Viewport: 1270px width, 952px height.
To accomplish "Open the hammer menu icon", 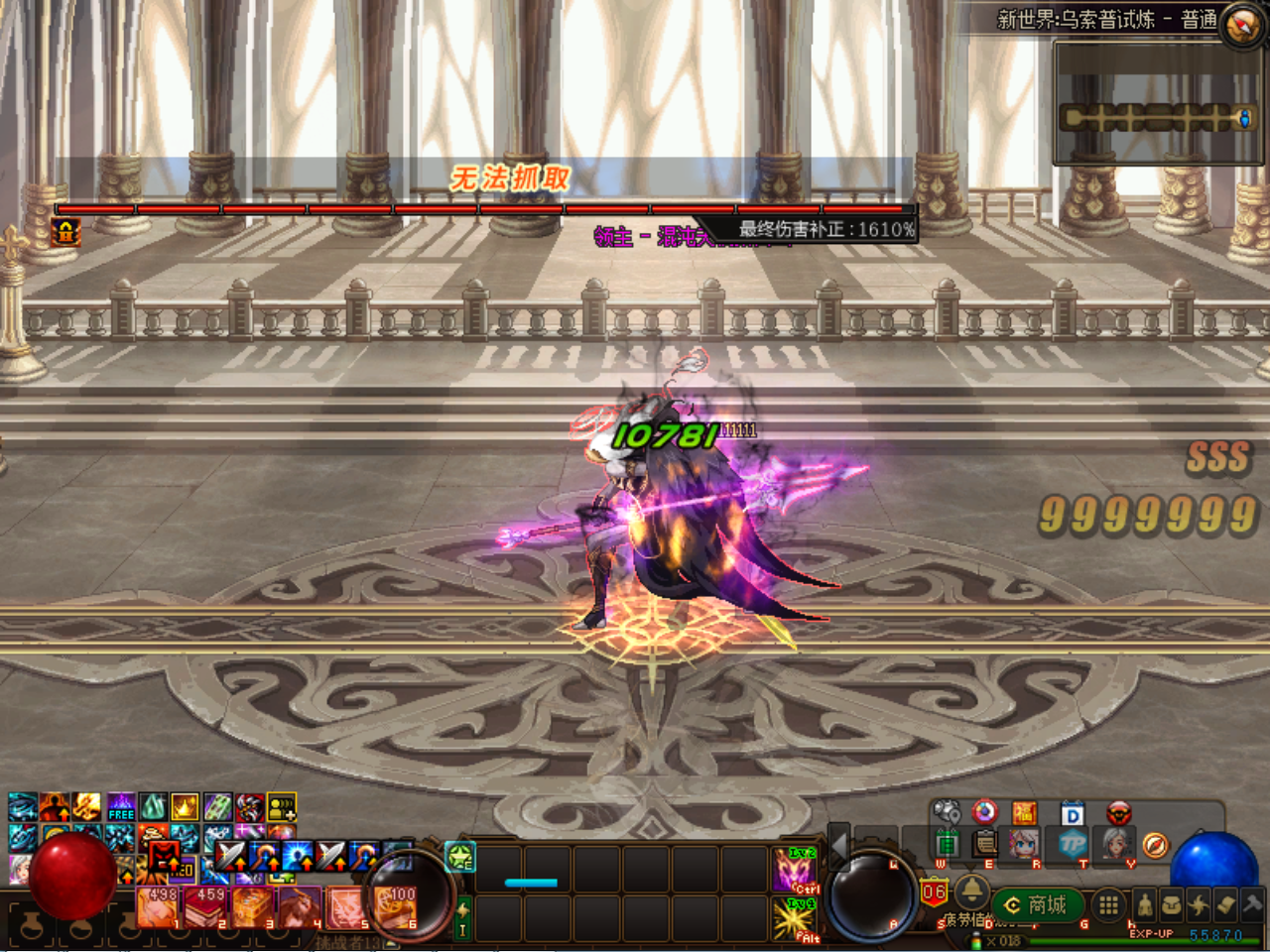I will click(x=1252, y=904).
